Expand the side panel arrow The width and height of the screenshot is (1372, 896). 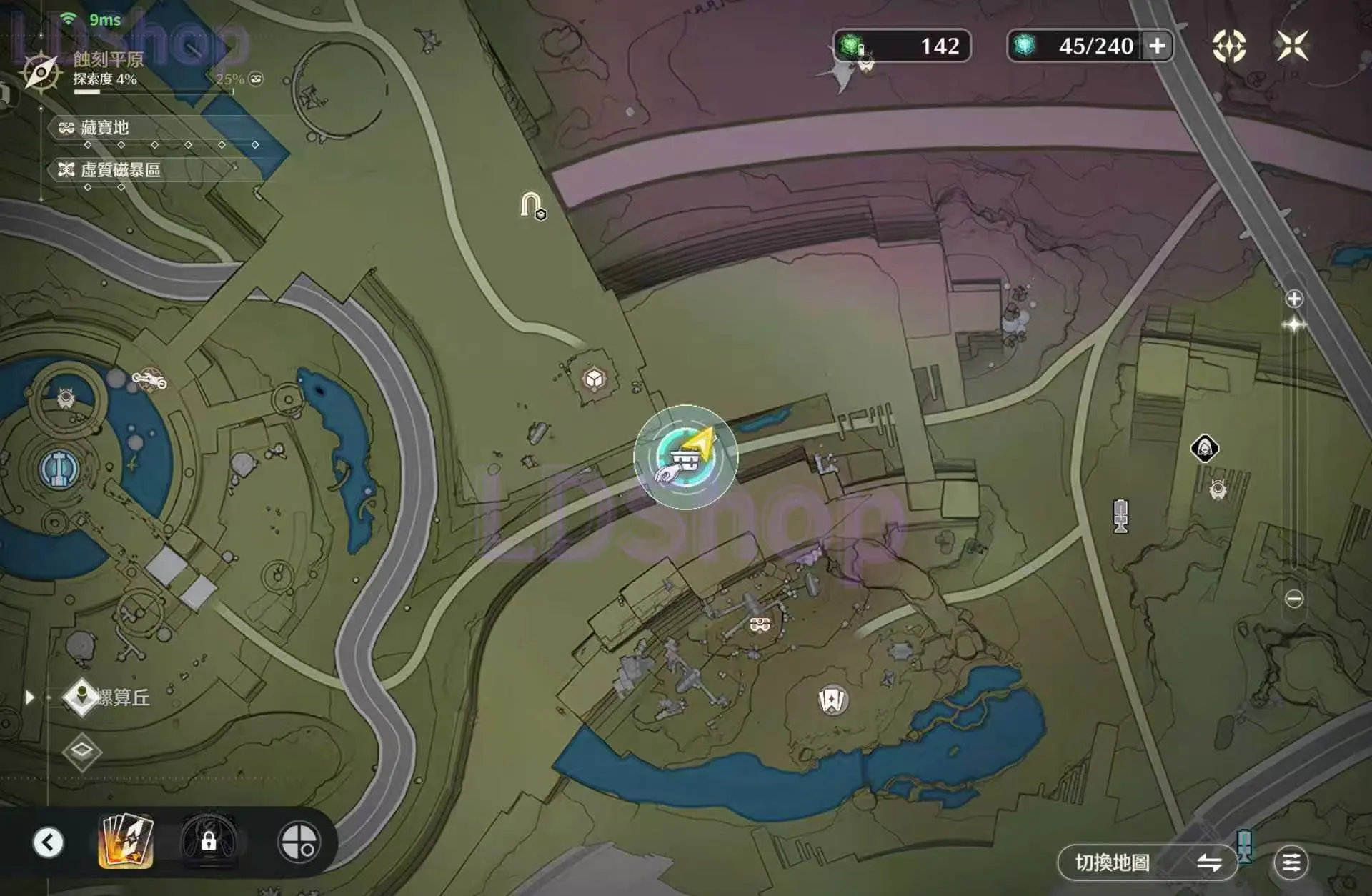pyautogui.click(x=29, y=697)
